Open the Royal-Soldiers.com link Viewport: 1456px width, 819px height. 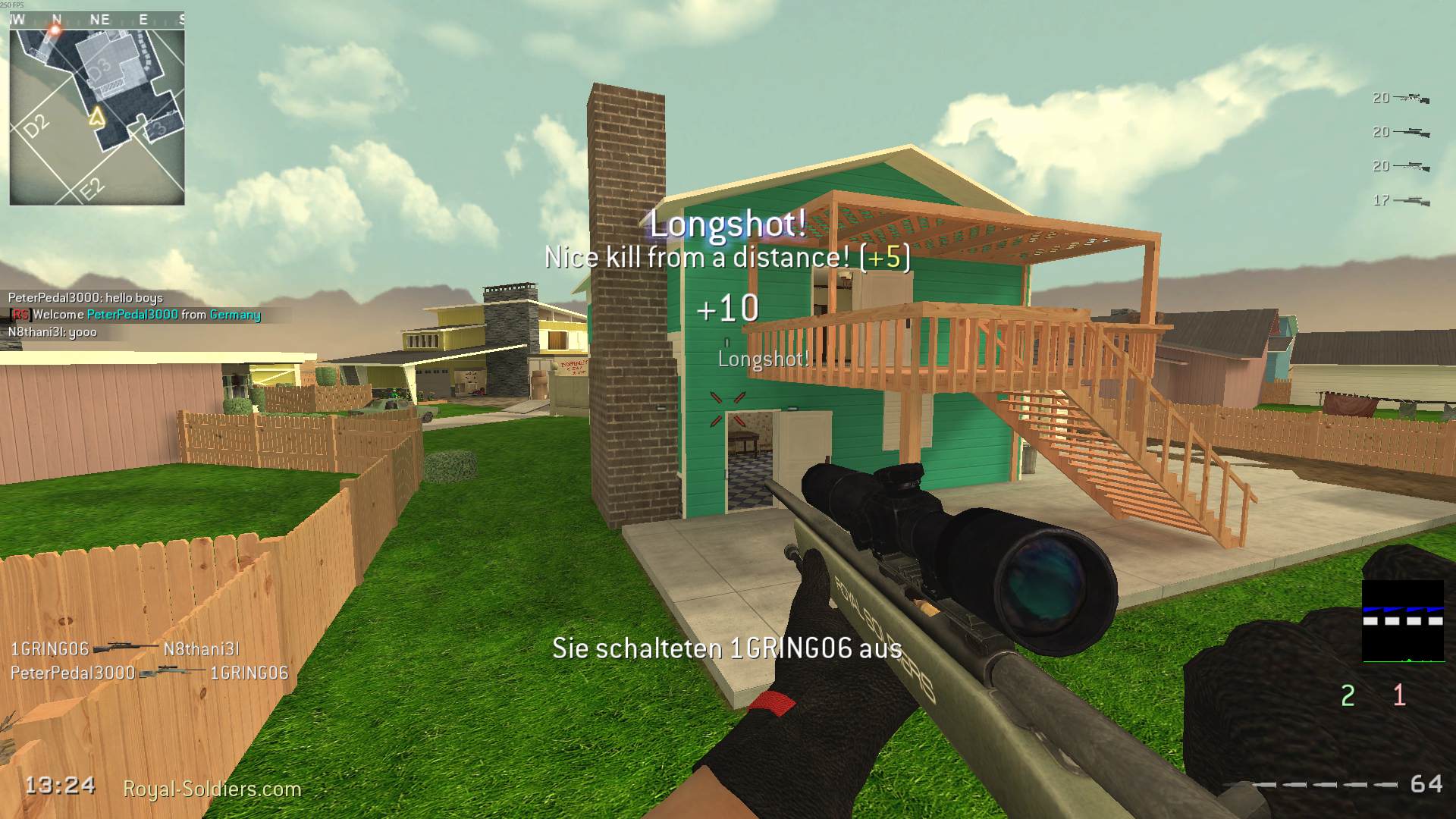tap(213, 789)
